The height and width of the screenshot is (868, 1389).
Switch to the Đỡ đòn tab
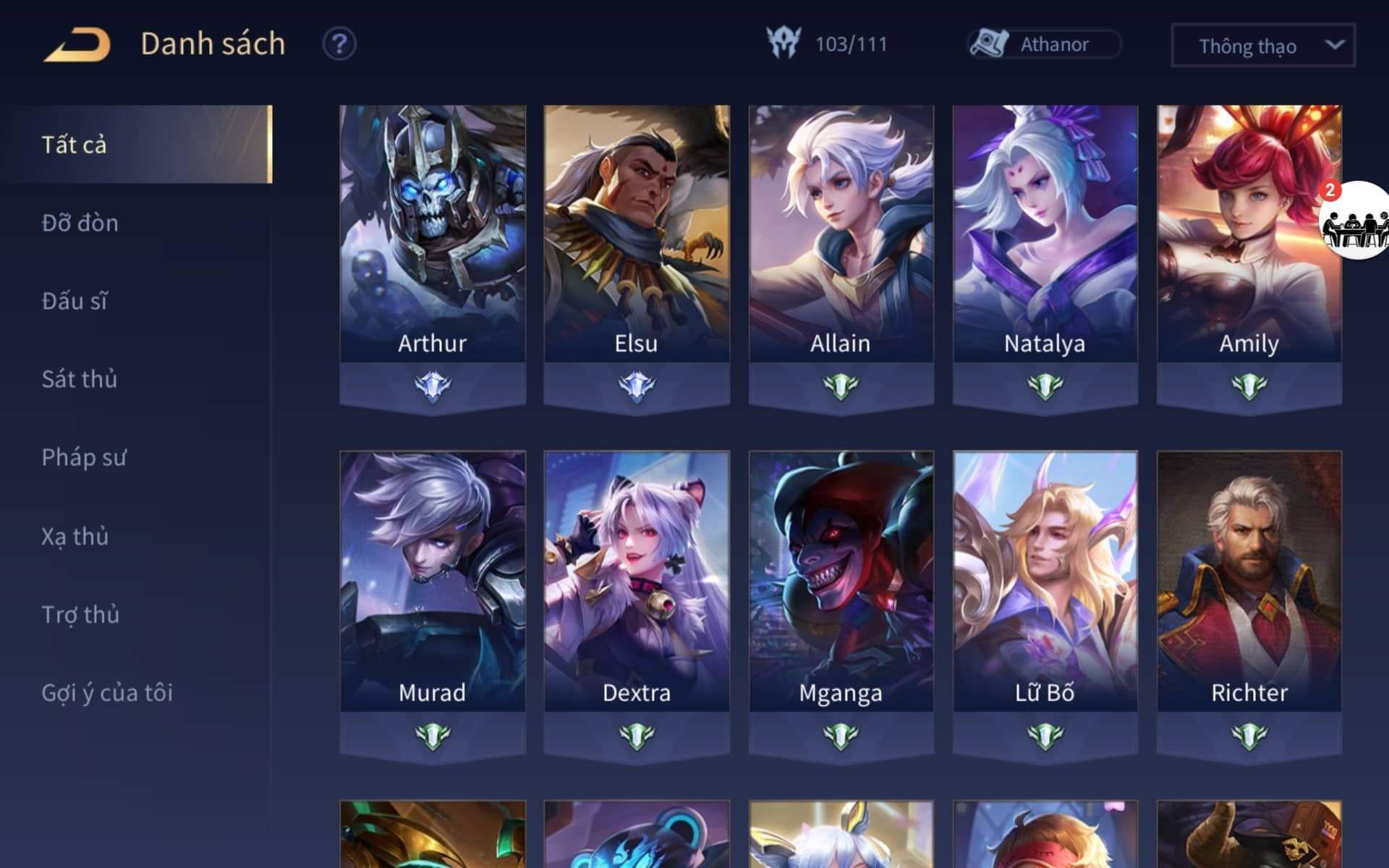[x=80, y=223]
